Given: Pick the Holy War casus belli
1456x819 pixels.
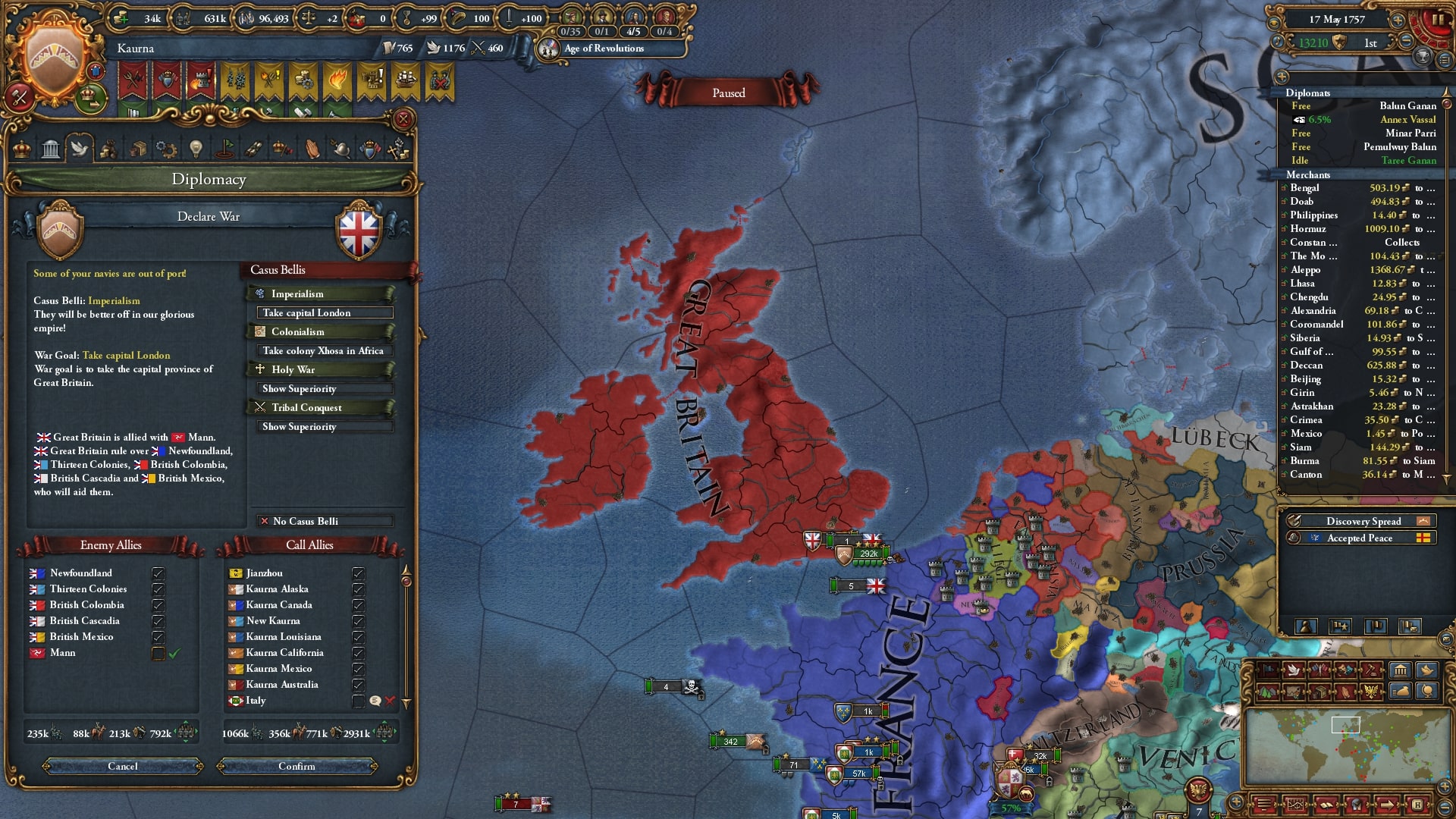Looking at the screenshot, I should 320,369.
